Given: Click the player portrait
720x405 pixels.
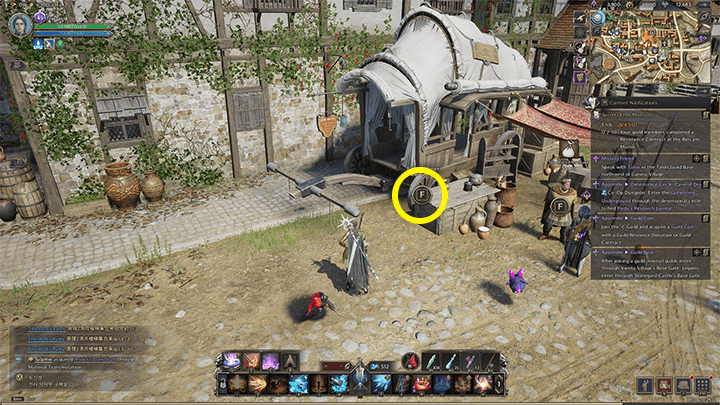Looking at the screenshot, I should coord(19,23).
